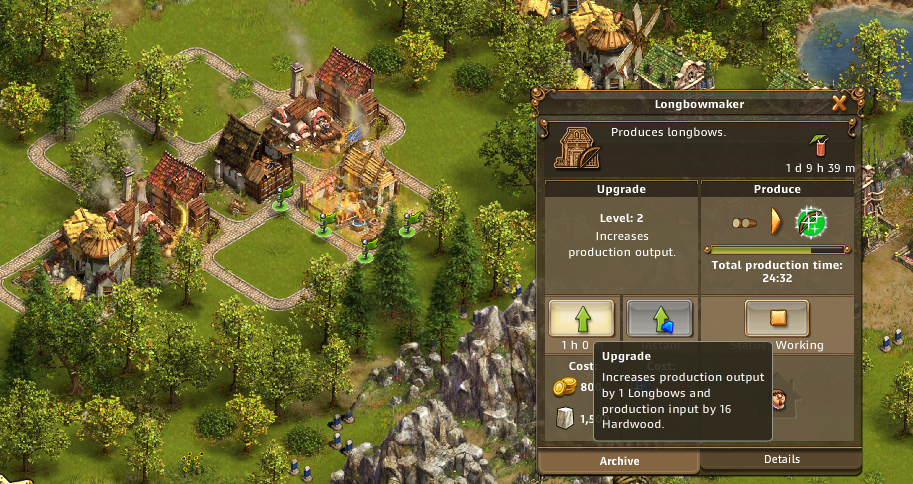Open the Details tab
This screenshot has height=484, width=913.
click(781, 459)
